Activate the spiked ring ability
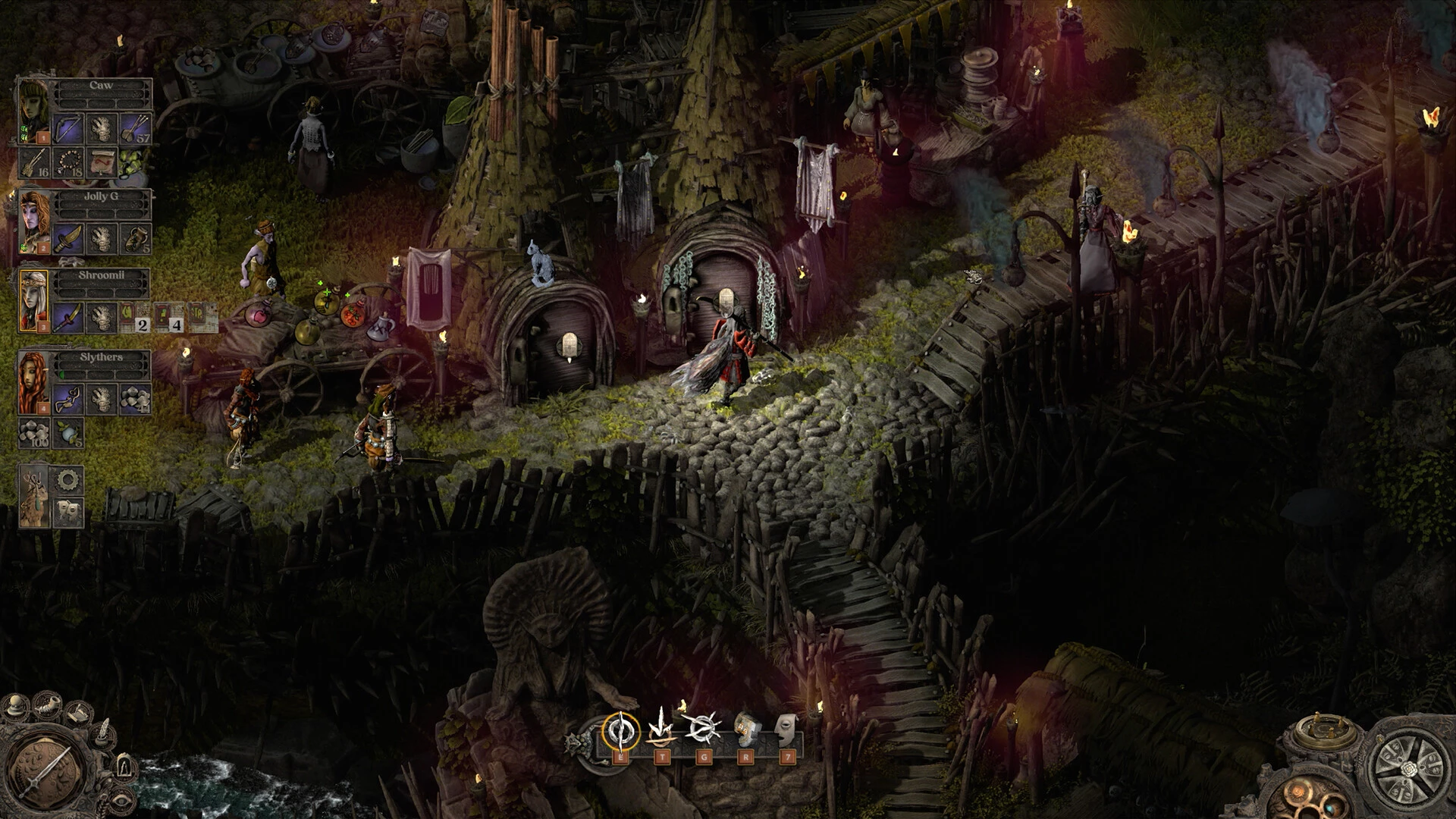Viewport: 1456px width, 819px height. pyautogui.click(x=702, y=730)
